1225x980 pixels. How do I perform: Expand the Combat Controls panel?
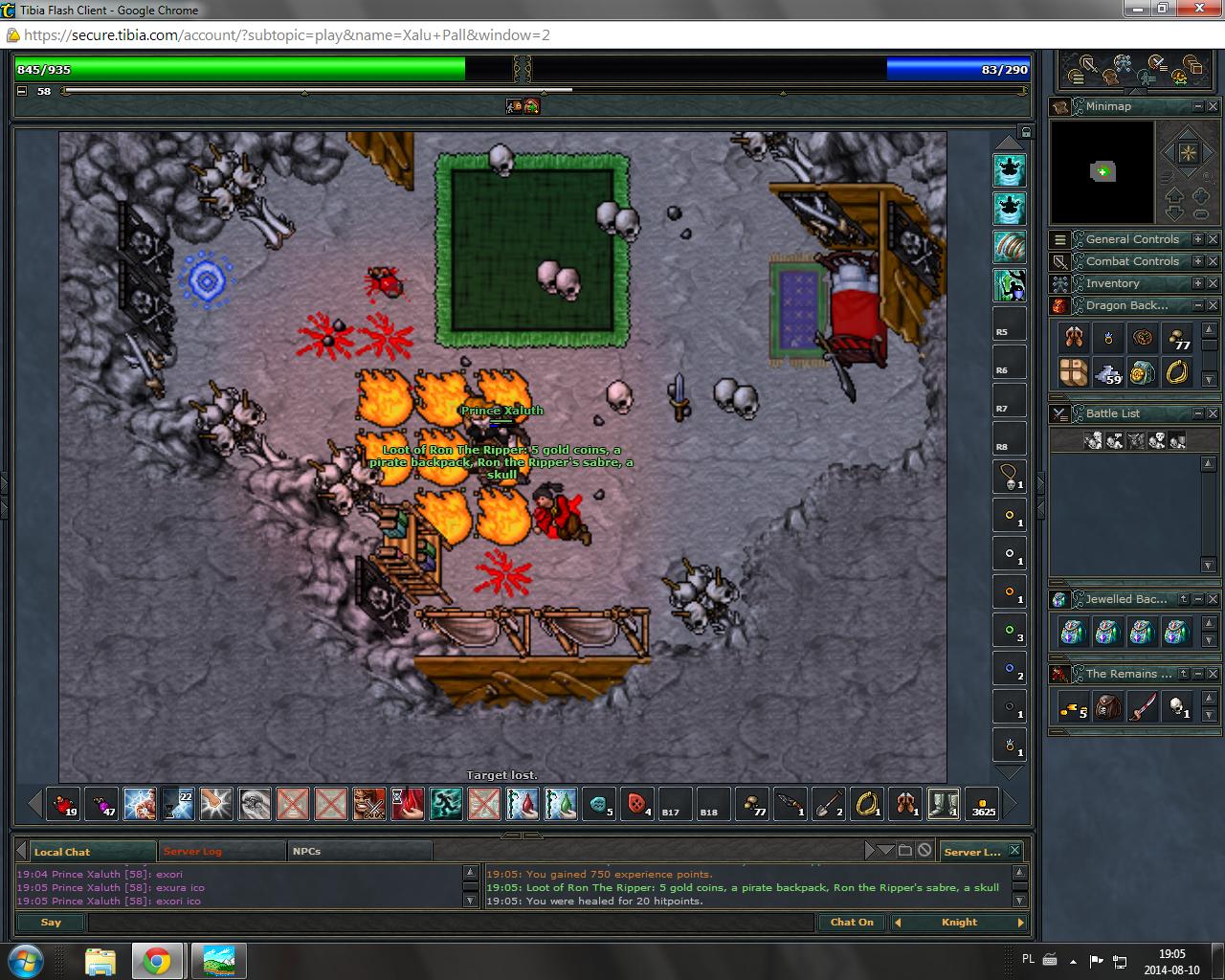click(x=1197, y=261)
